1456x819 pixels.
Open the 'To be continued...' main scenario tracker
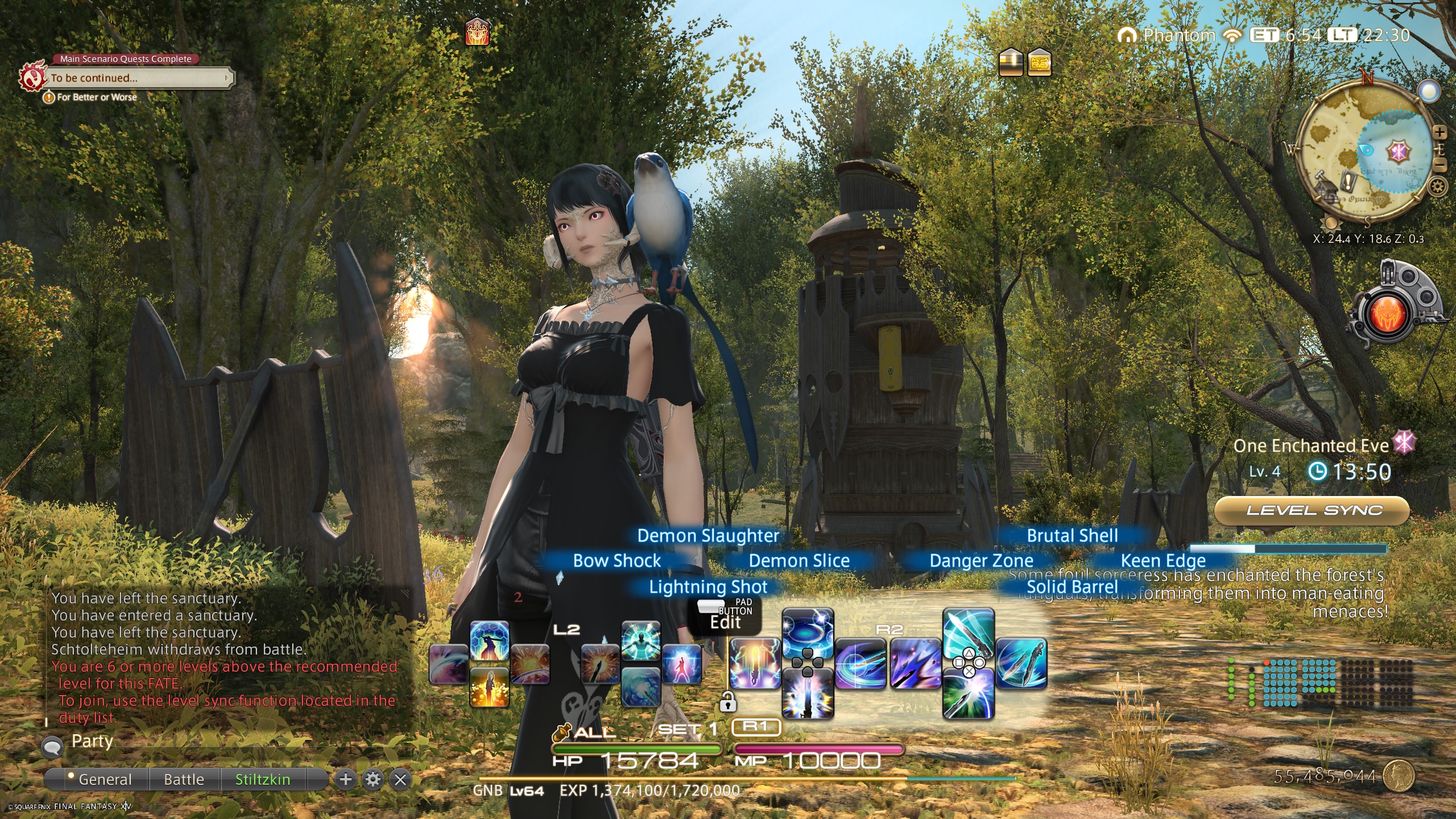(x=138, y=78)
